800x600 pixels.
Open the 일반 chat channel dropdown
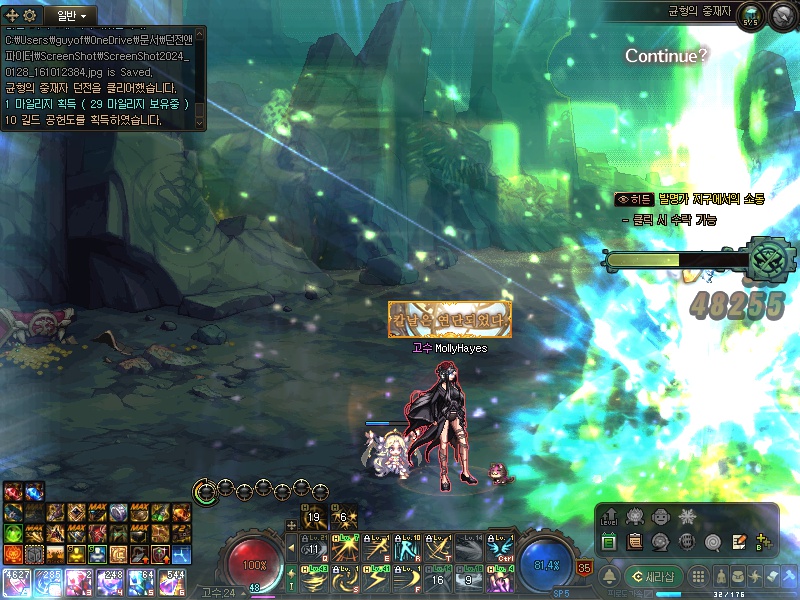pos(70,16)
